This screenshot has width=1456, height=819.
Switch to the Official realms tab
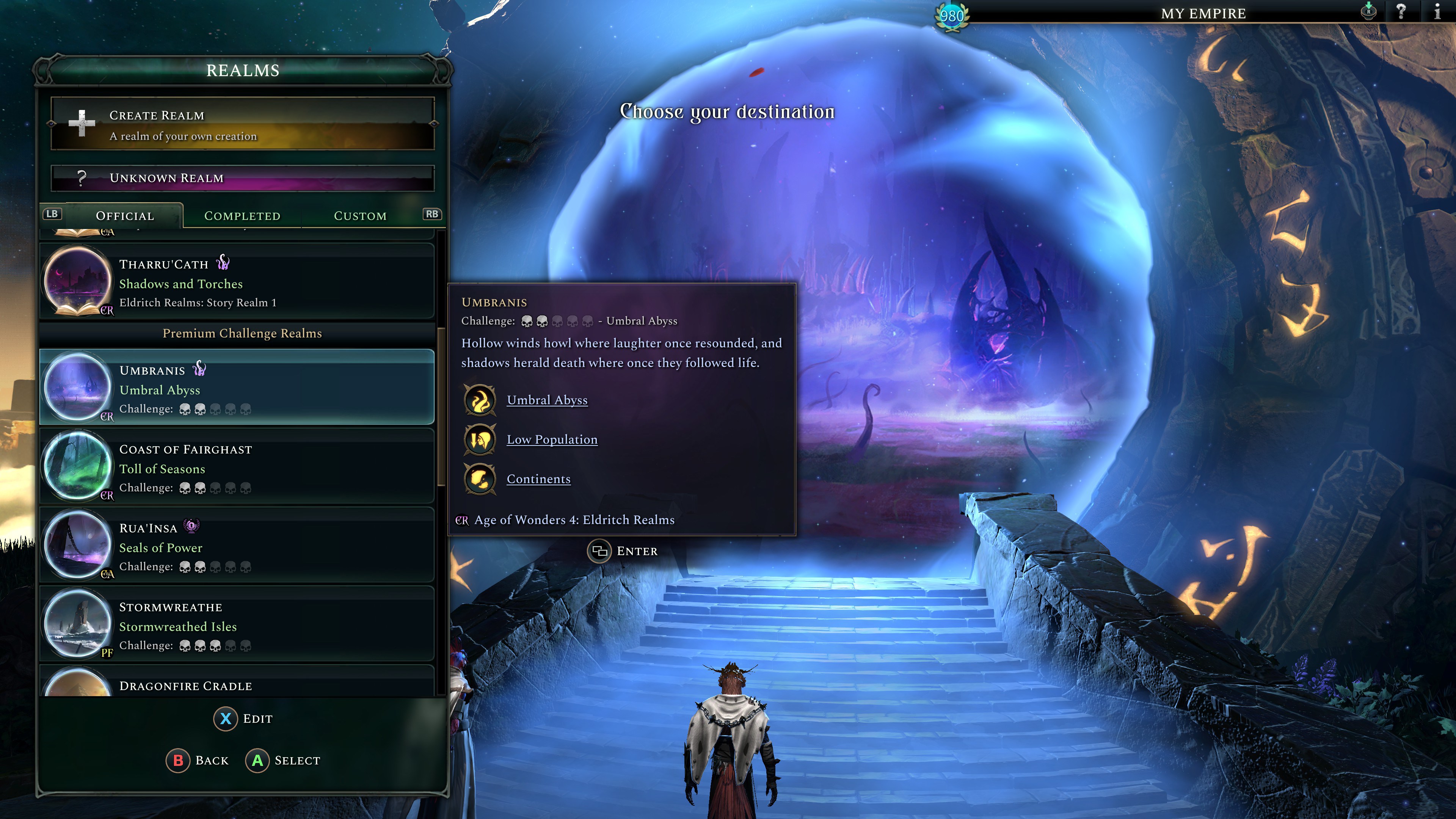point(125,216)
